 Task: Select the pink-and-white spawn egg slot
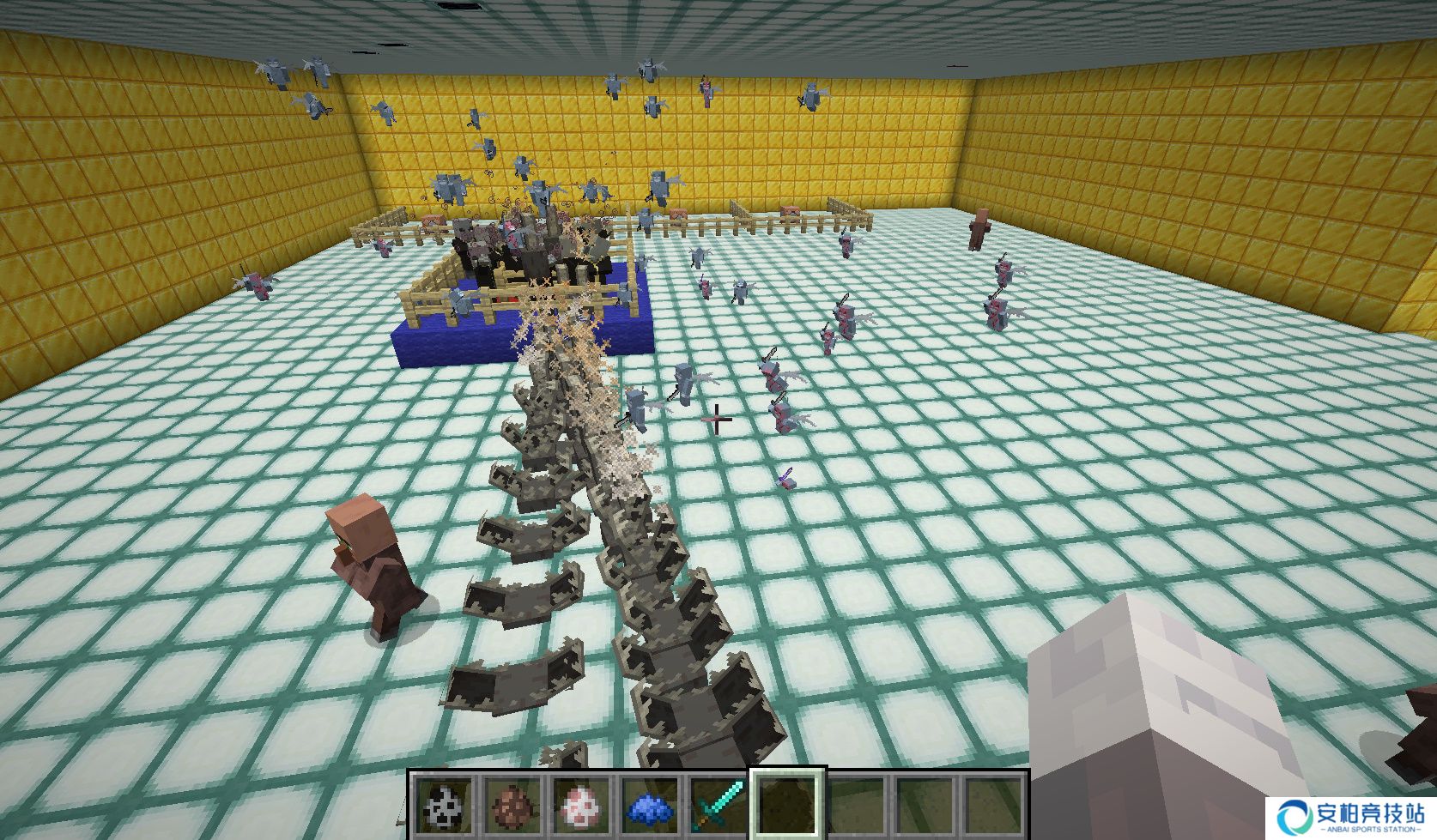pyautogui.click(x=582, y=807)
